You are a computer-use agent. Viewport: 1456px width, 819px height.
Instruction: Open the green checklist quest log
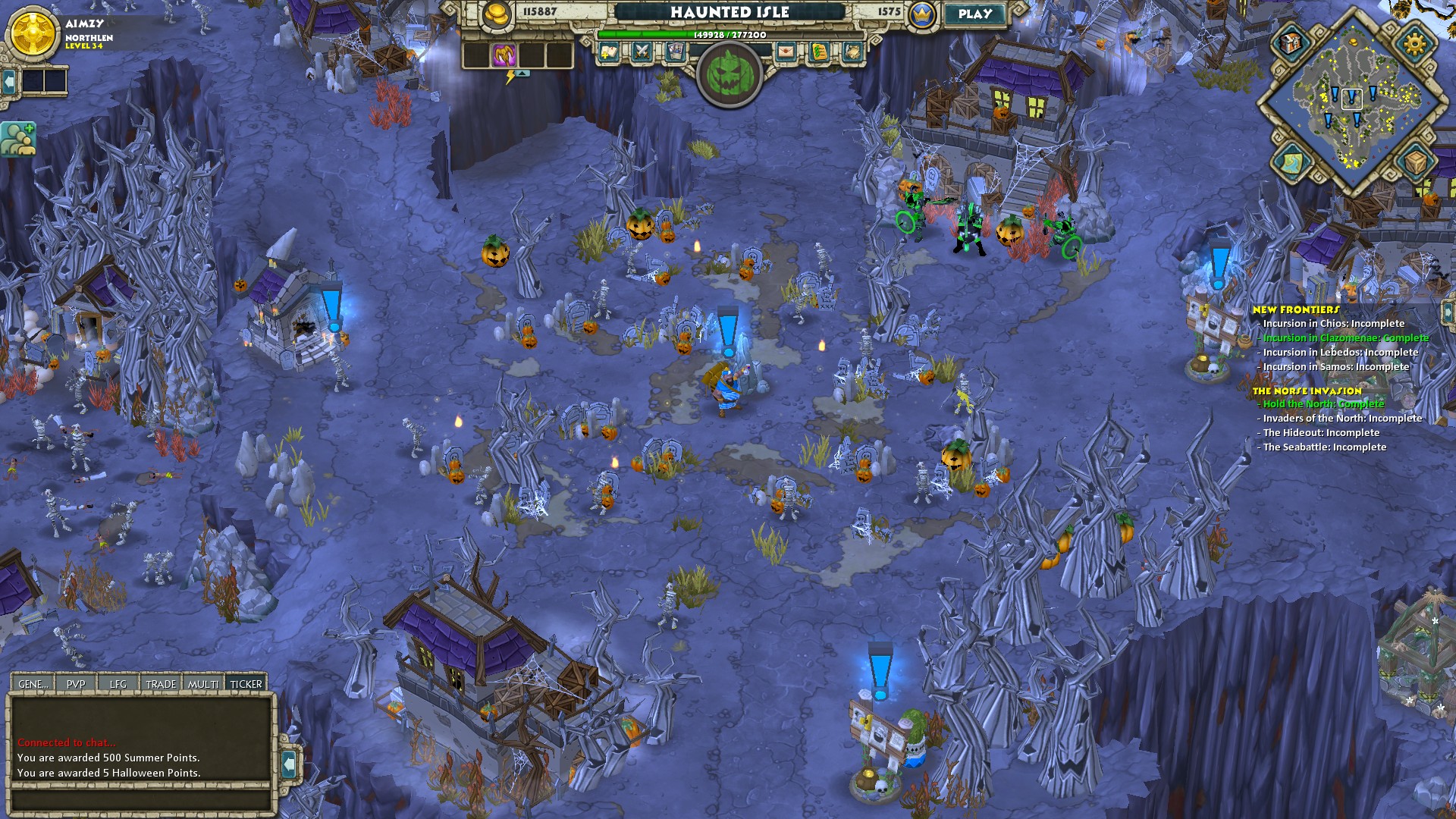pos(819,52)
